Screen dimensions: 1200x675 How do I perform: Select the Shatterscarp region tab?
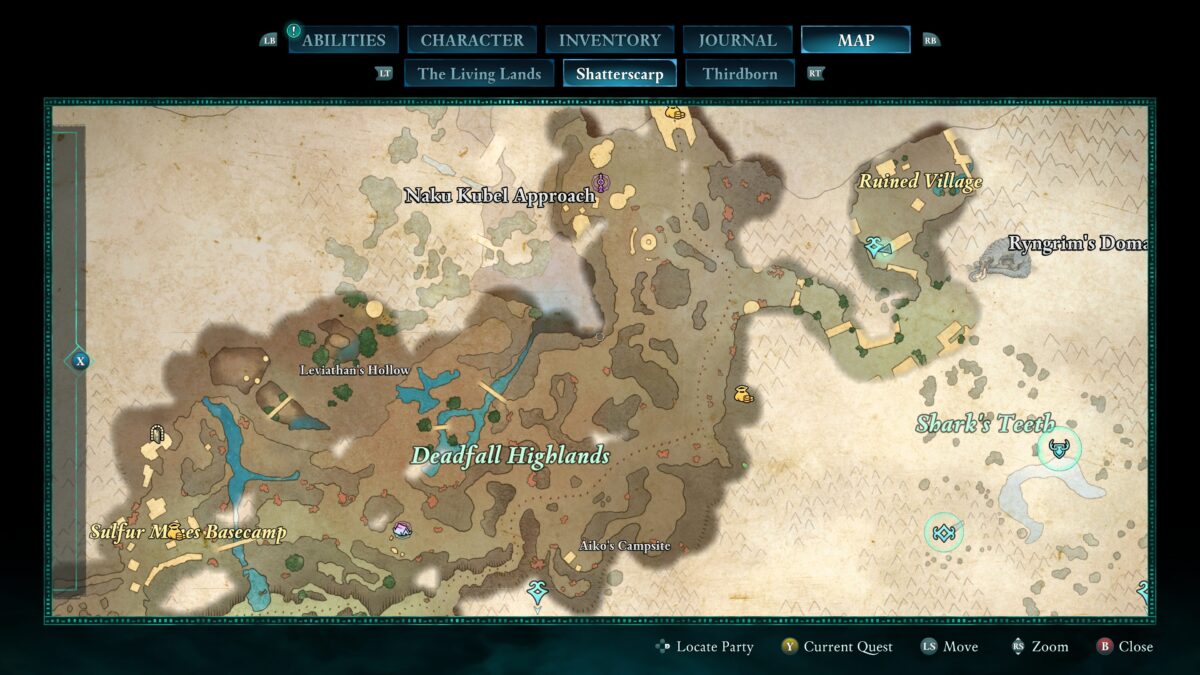[x=620, y=73]
